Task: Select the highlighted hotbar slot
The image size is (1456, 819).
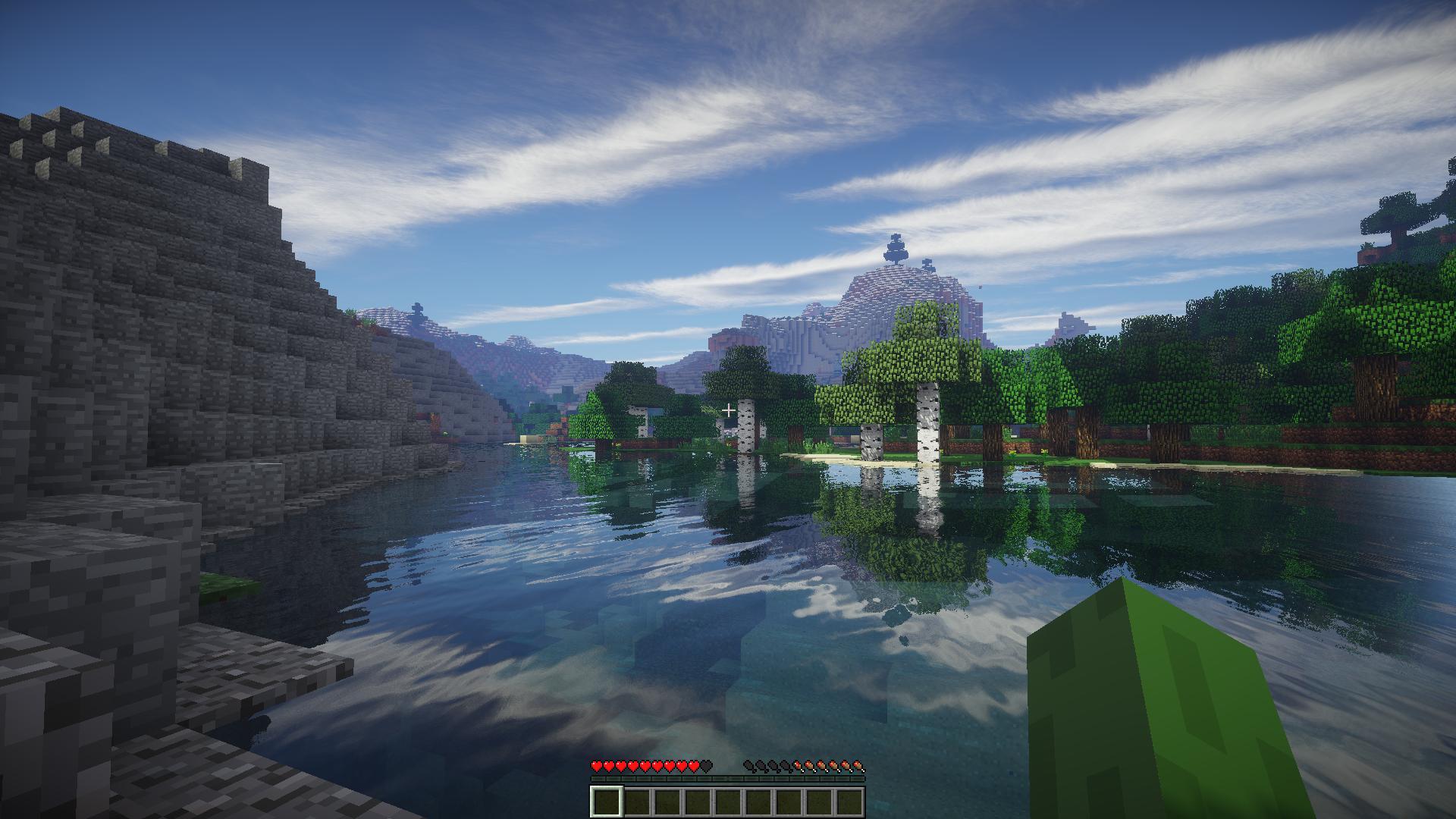Action: pyautogui.click(x=607, y=802)
